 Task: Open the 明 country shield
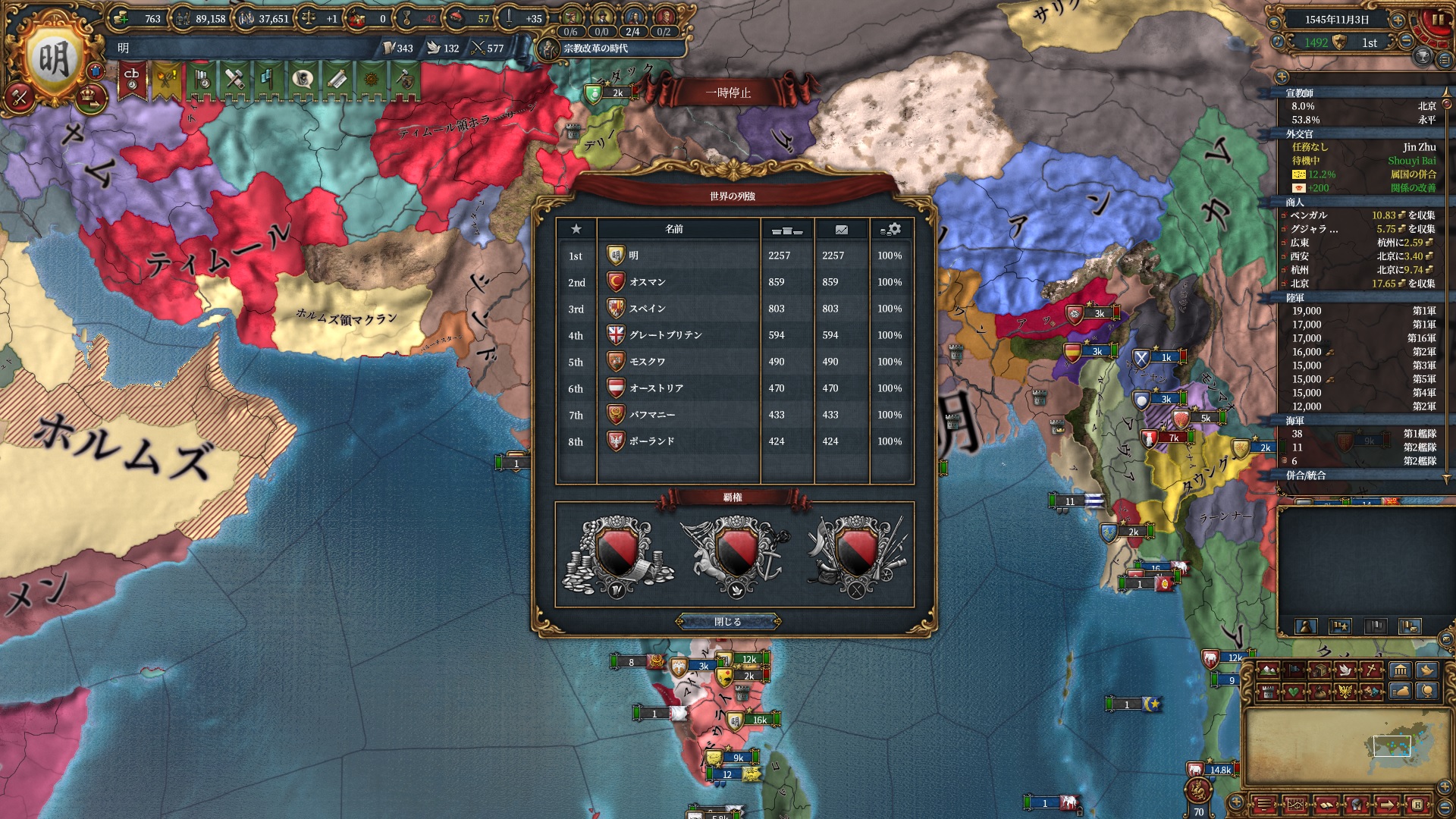click(53, 58)
